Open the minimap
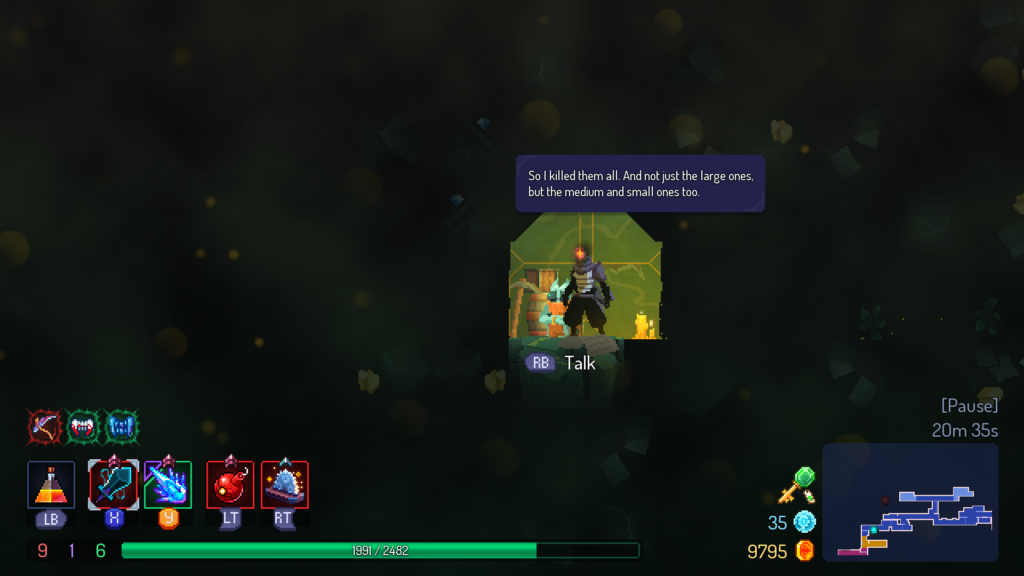The image size is (1024, 576). (x=910, y=502)
